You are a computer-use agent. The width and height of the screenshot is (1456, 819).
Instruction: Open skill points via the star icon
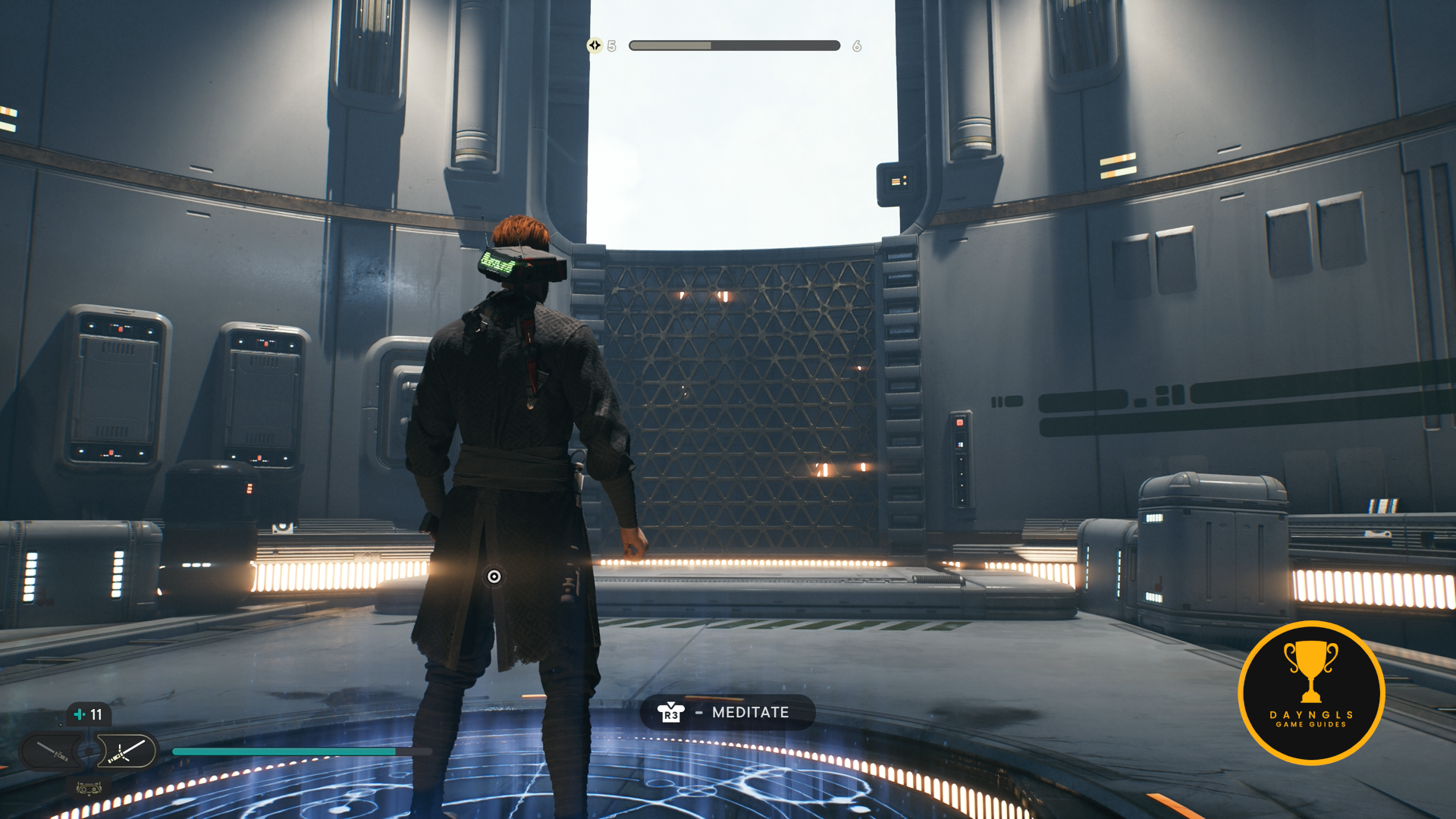(x=595, y=45)
